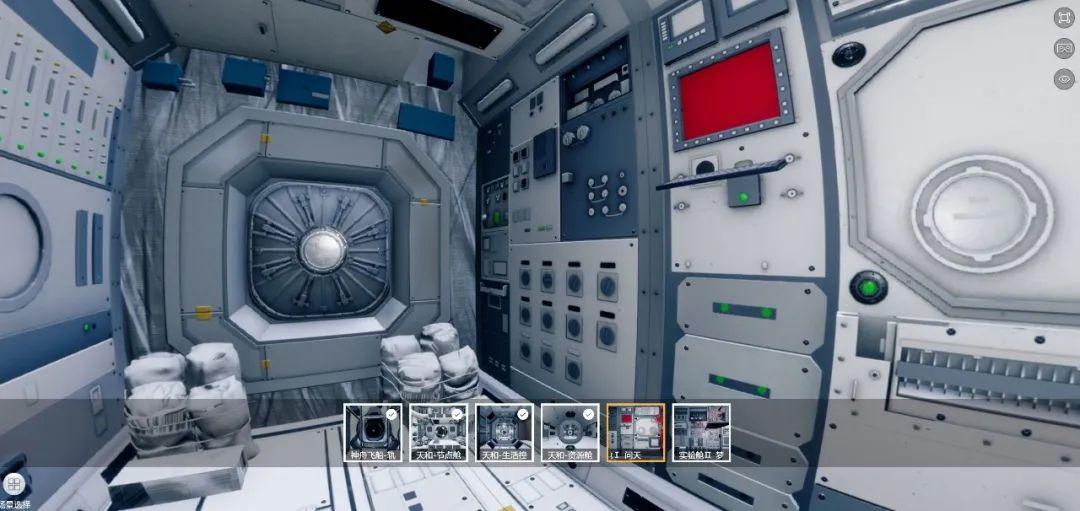Choose the 天和-资源舱 scene thumbnail
1080x511 pixels.
pos(570,432)
